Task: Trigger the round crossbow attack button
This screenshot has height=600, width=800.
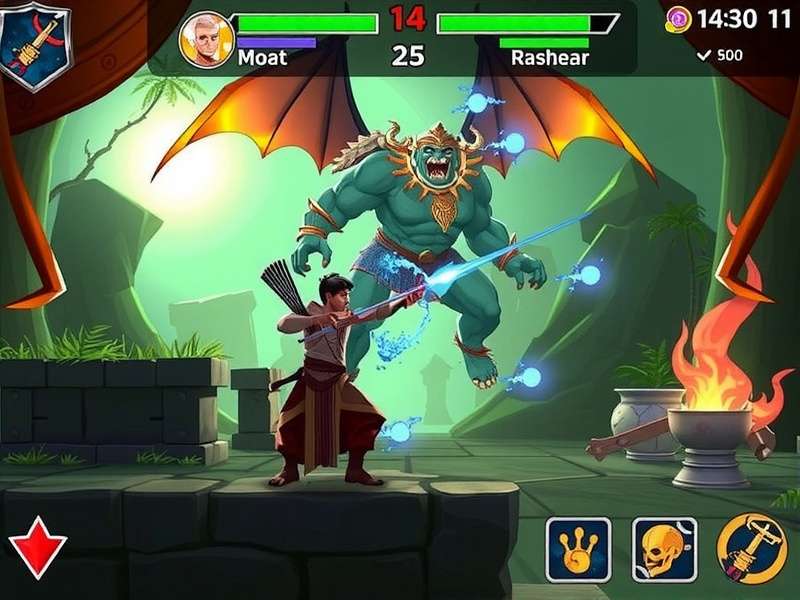Action: point(751,549)
